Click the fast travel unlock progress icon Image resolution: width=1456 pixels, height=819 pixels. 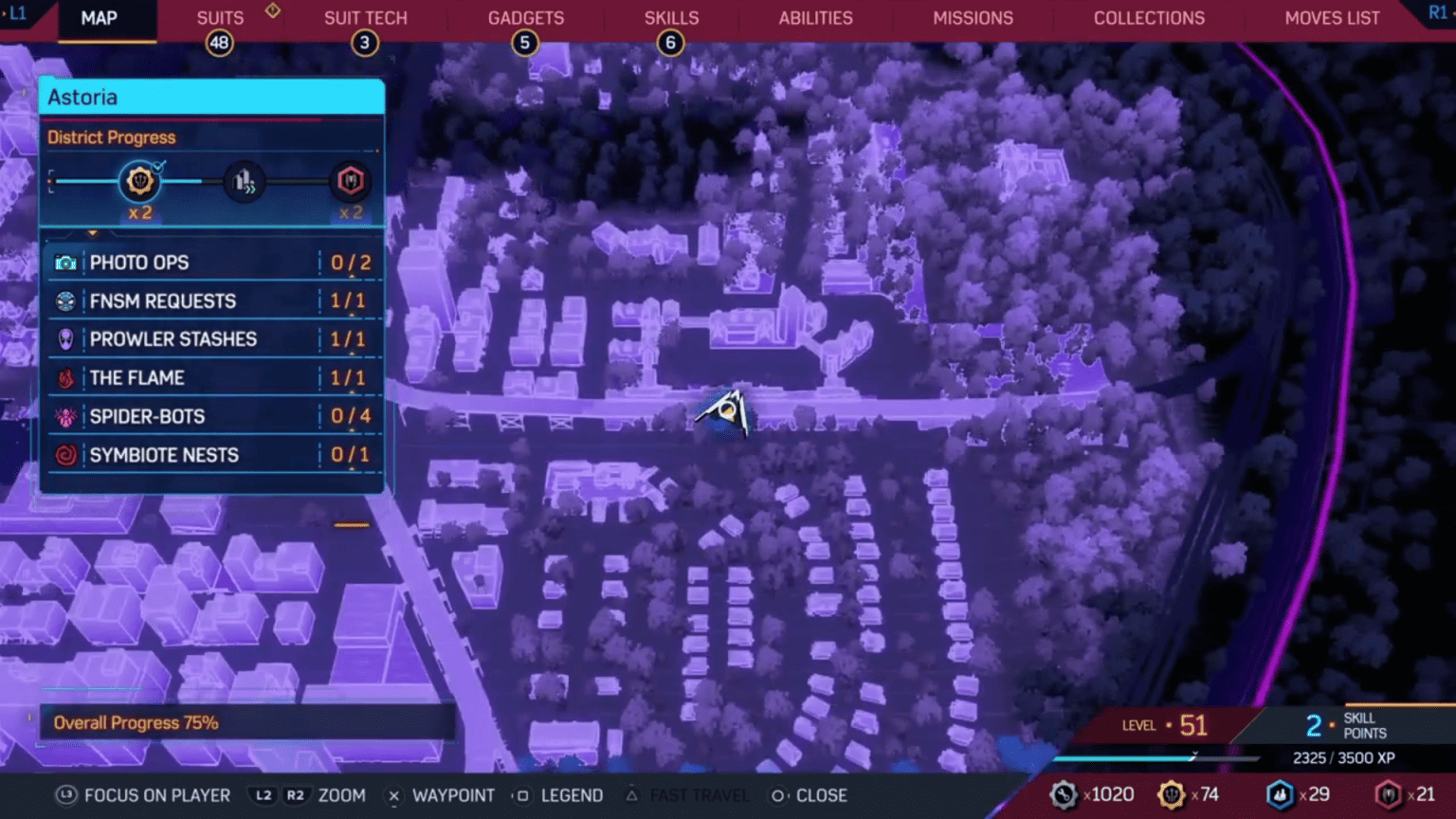coord(245,181)
